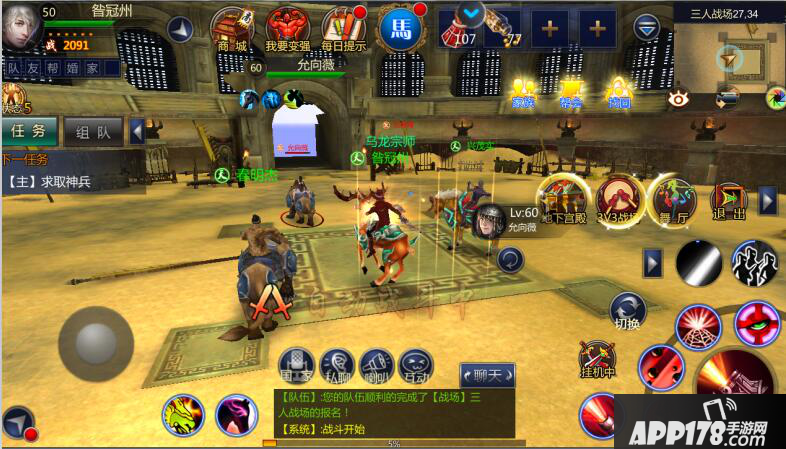
Task: Open 每日提示 daily tips
Action: pyautogui.click(x=345, y=28)
